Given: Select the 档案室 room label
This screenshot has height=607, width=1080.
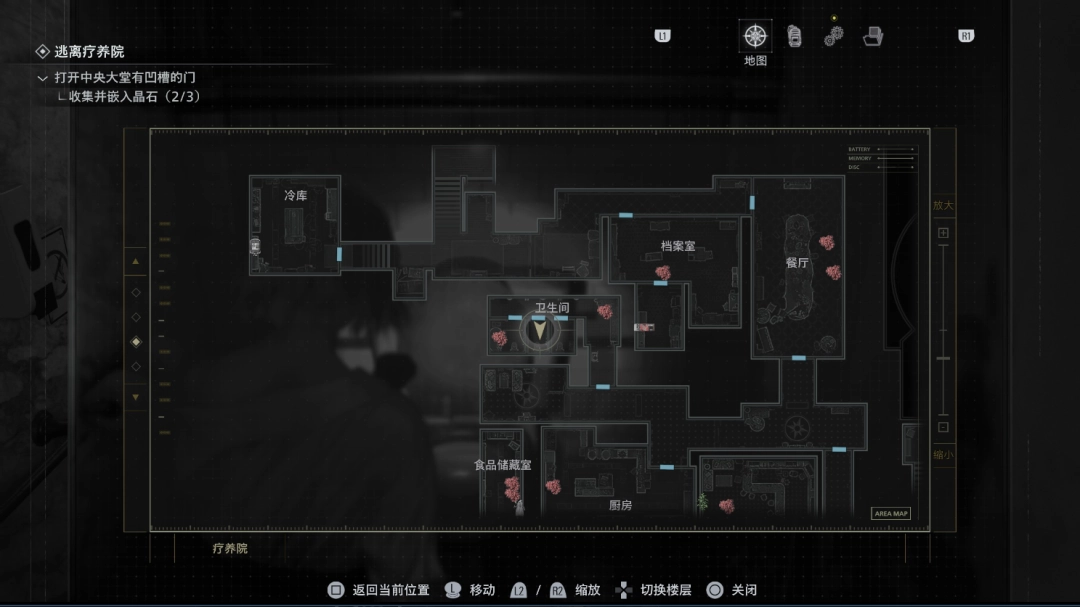Looking at the screenshot, I should [677, 246].
